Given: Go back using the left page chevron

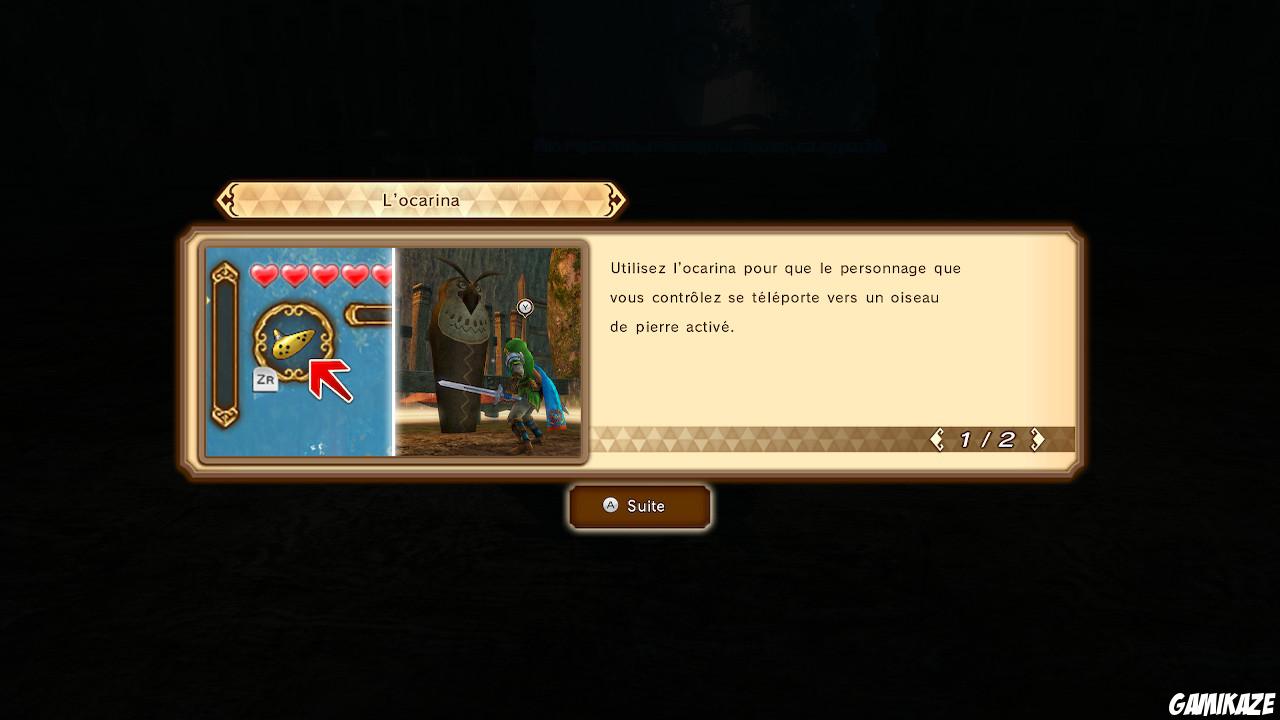Looking at the screenshot, I should [x=936, y=438].
